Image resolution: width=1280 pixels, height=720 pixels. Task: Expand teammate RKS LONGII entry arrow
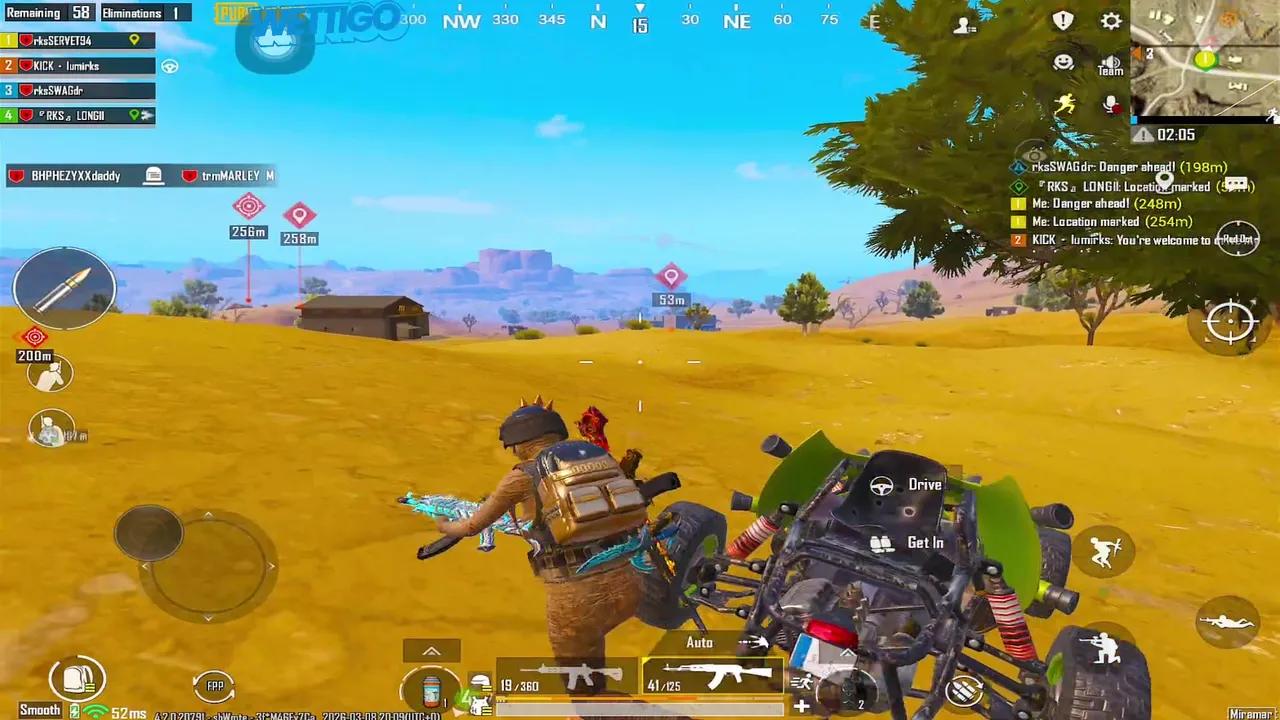pos(150,115)
